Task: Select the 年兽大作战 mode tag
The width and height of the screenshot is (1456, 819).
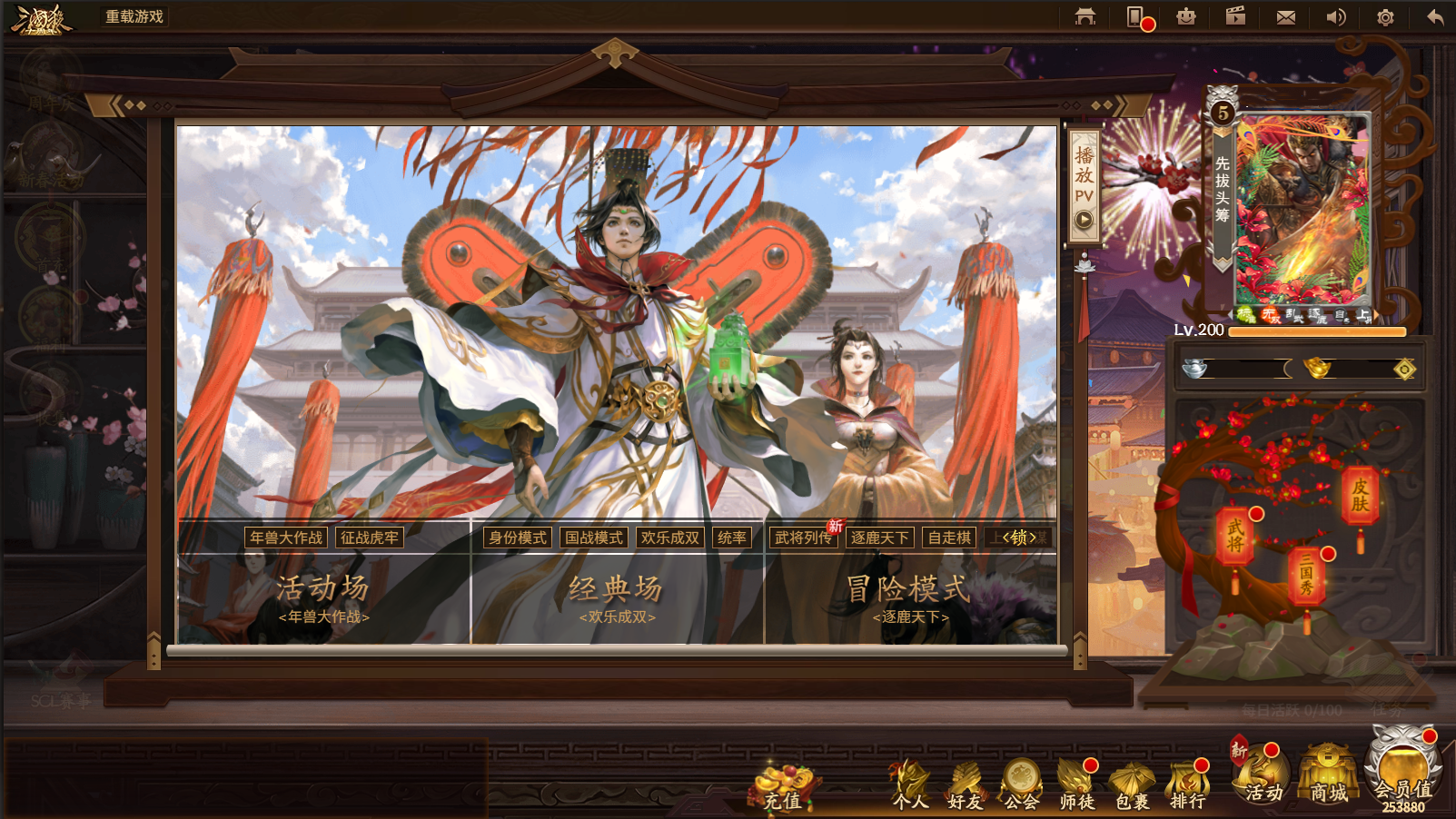Action: tap(286, 538)
